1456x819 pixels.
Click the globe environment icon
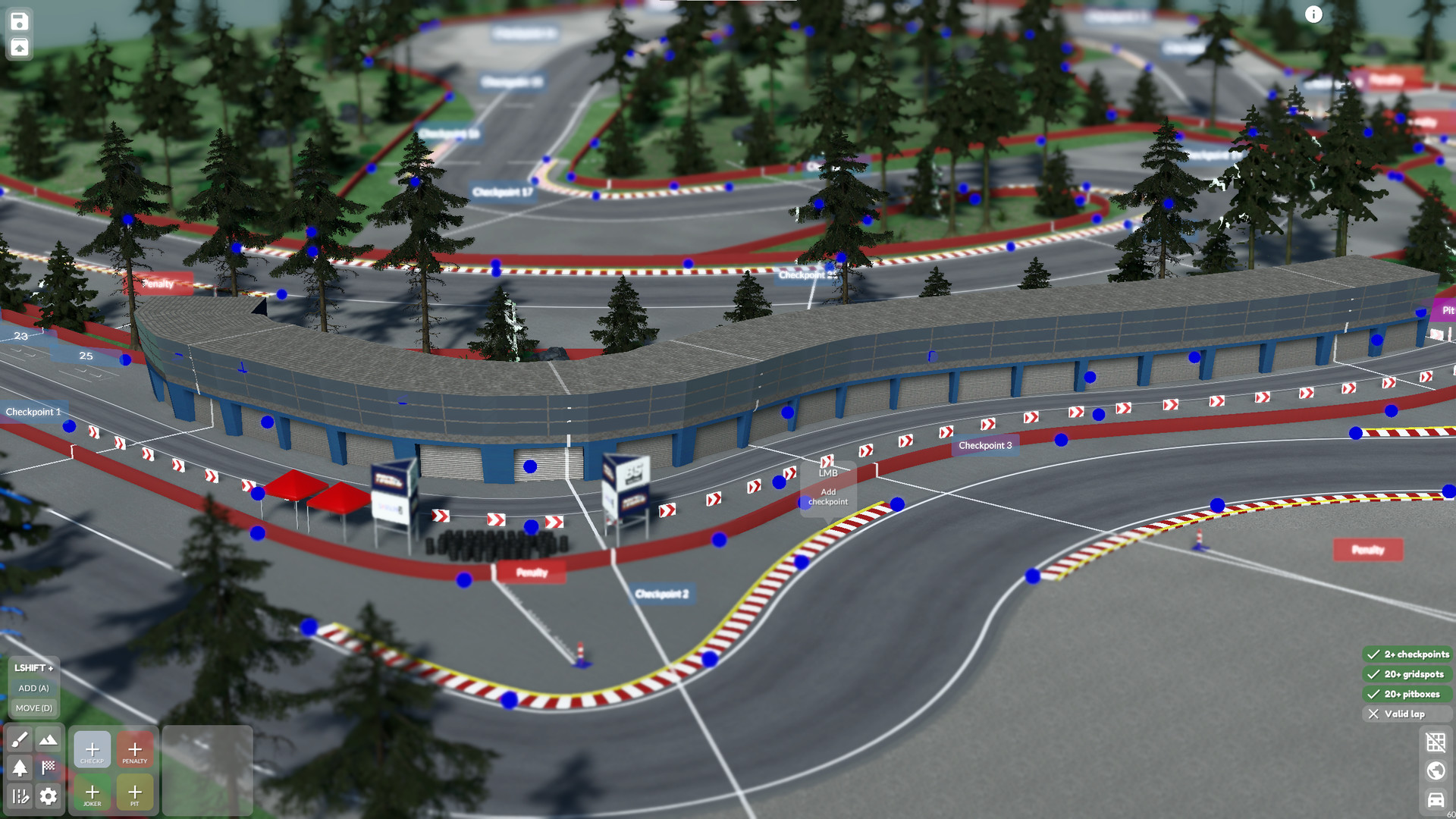(1436, 770)
